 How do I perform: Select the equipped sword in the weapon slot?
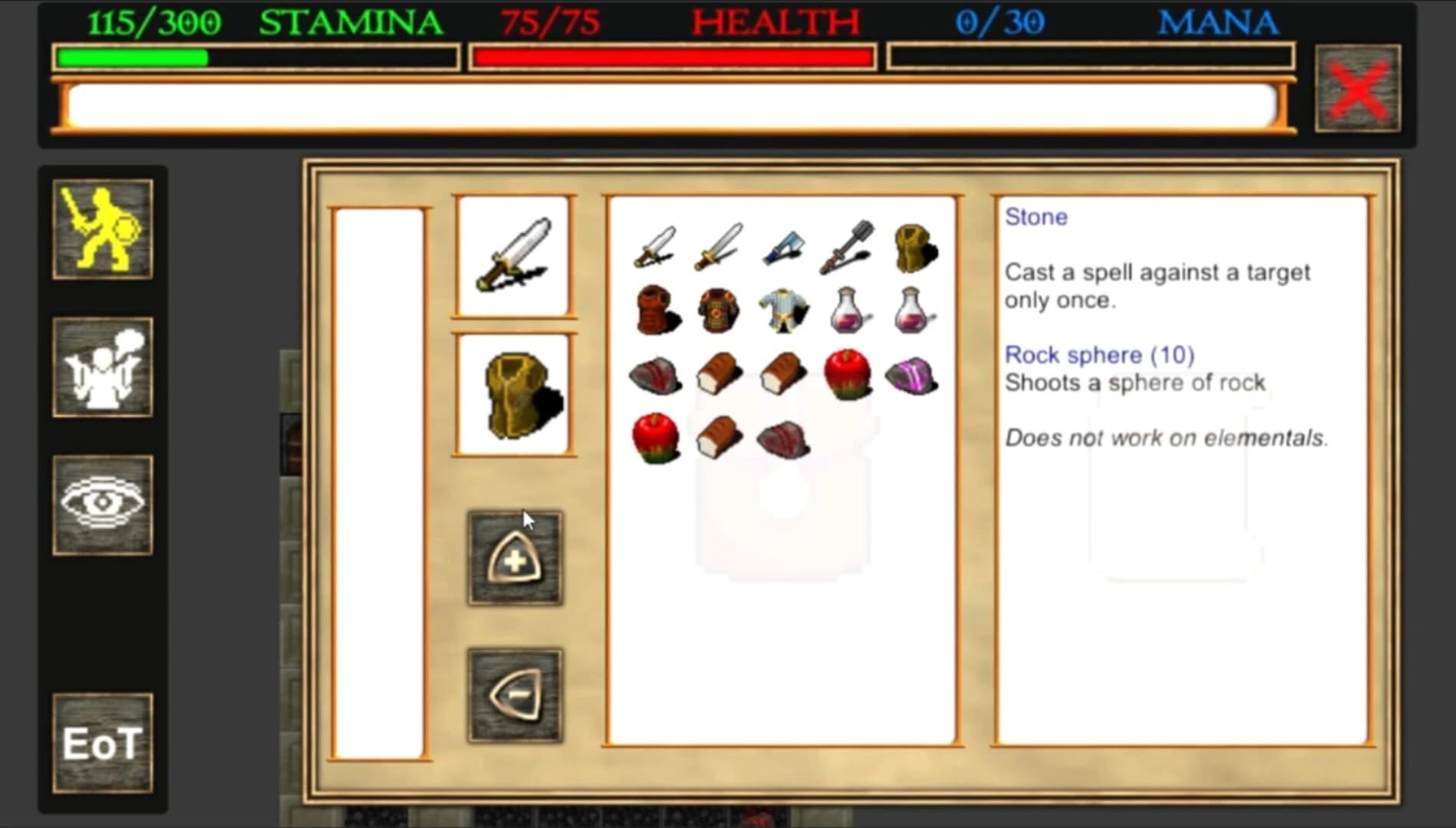click(x=514, y=257)
